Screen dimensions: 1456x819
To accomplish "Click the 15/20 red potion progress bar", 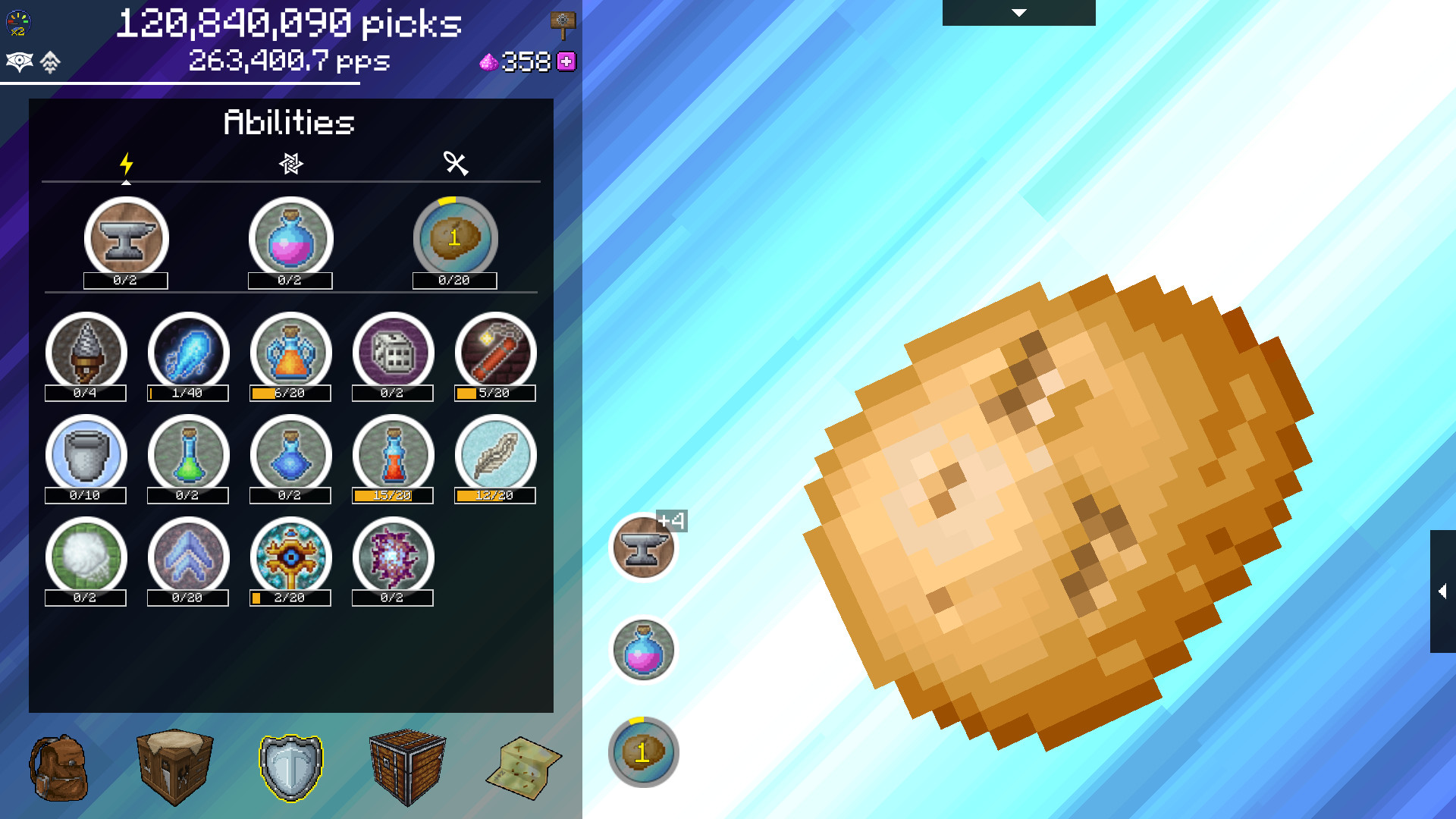I will 392,497.
